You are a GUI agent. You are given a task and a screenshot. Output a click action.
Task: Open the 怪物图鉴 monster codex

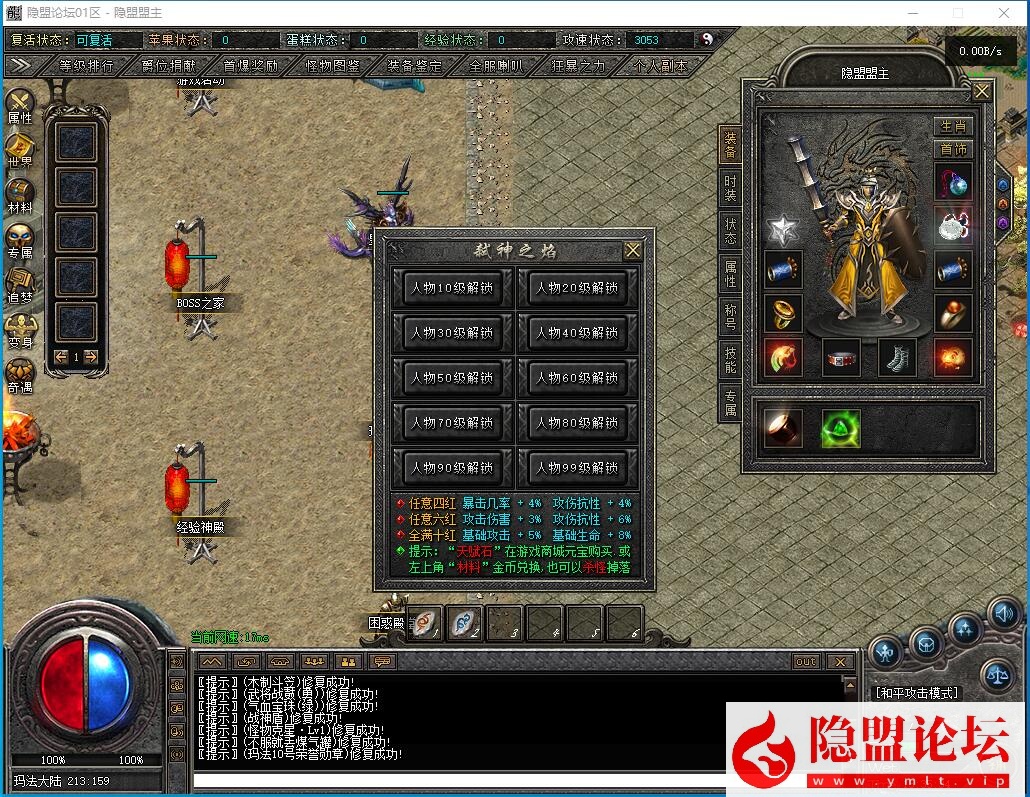coord(332,65)
